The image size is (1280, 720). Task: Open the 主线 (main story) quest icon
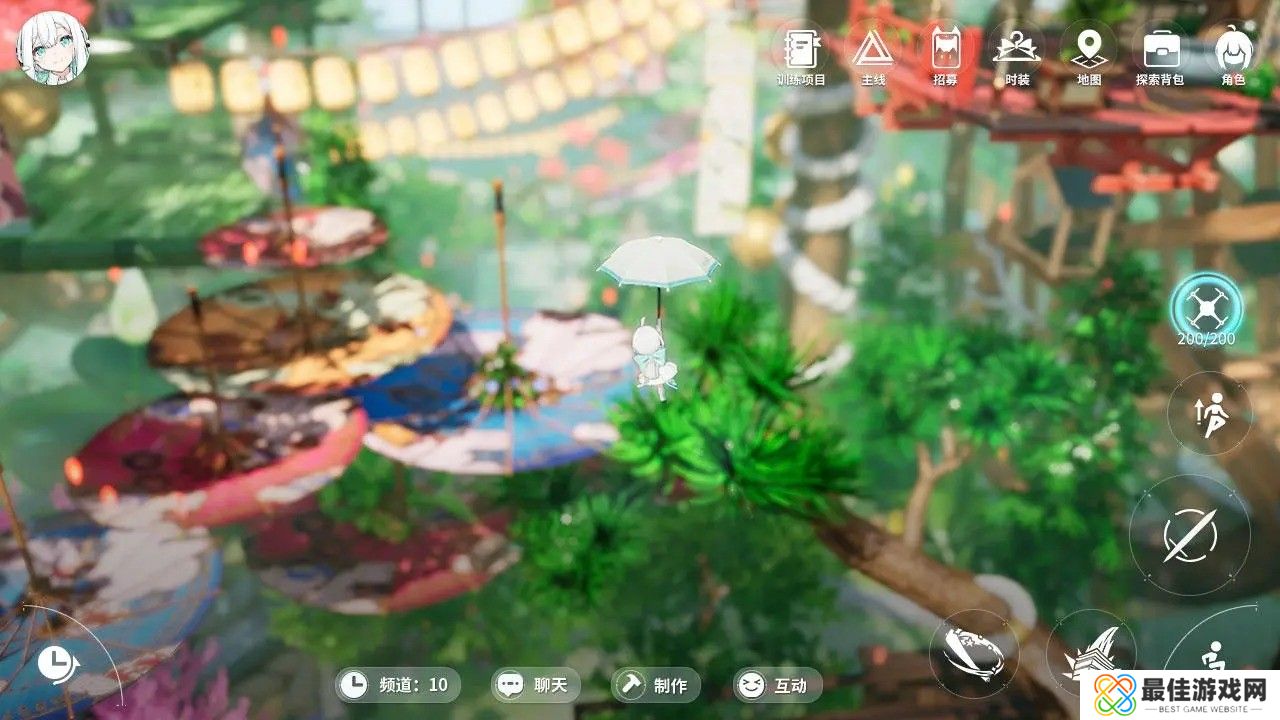[872, 50]
